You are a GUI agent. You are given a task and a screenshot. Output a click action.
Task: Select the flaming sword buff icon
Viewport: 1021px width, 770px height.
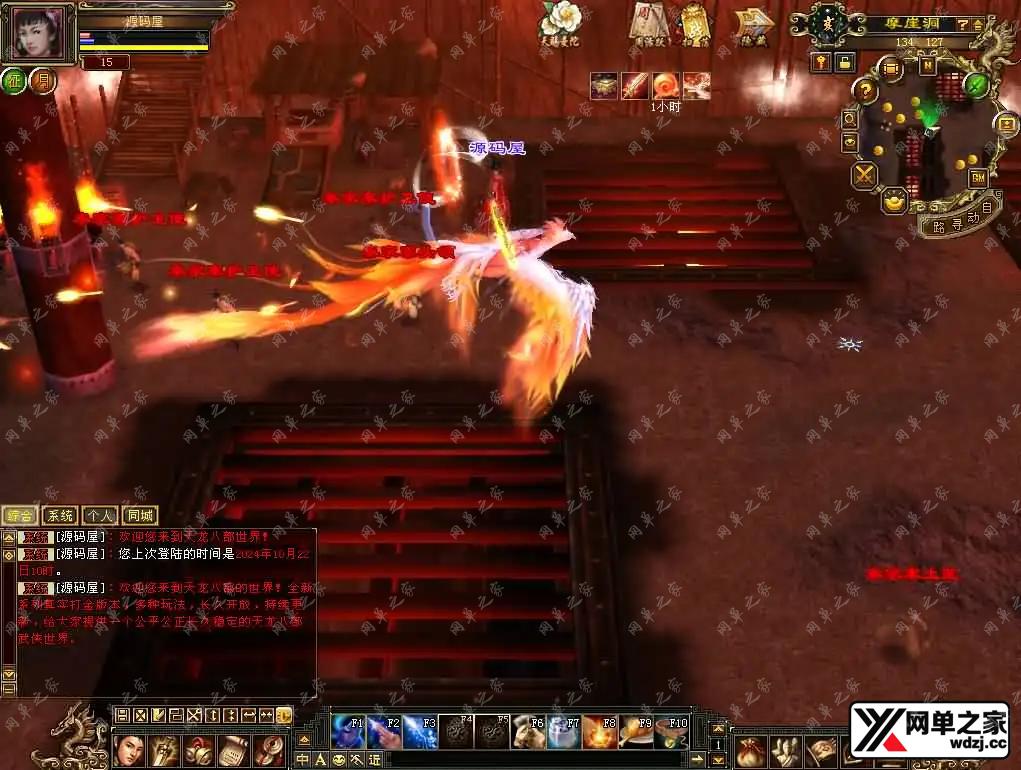coord(635,86)
